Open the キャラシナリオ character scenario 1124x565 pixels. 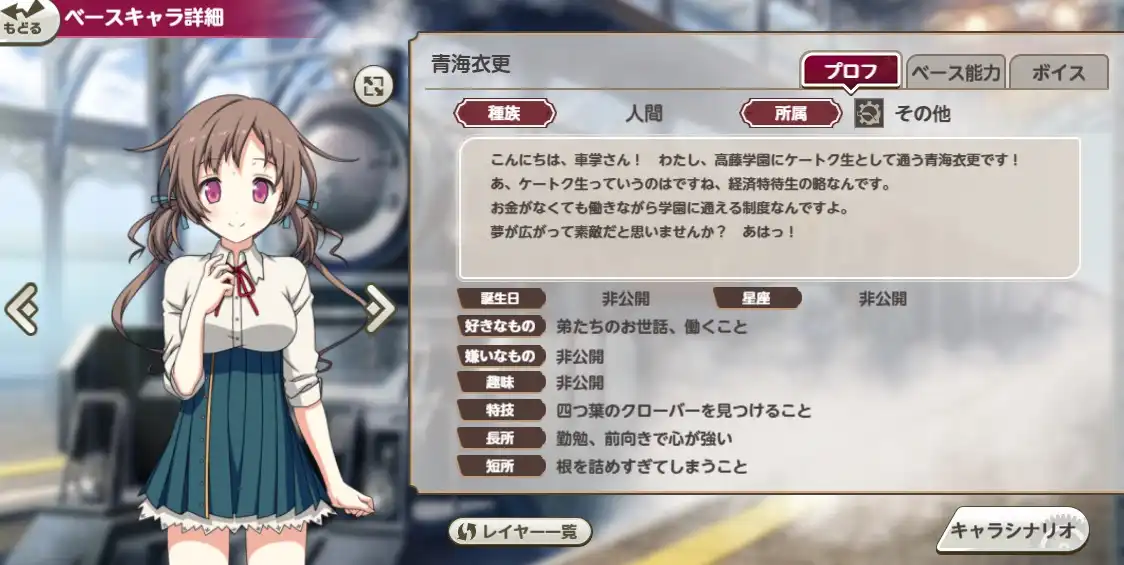coord(1012,530)
